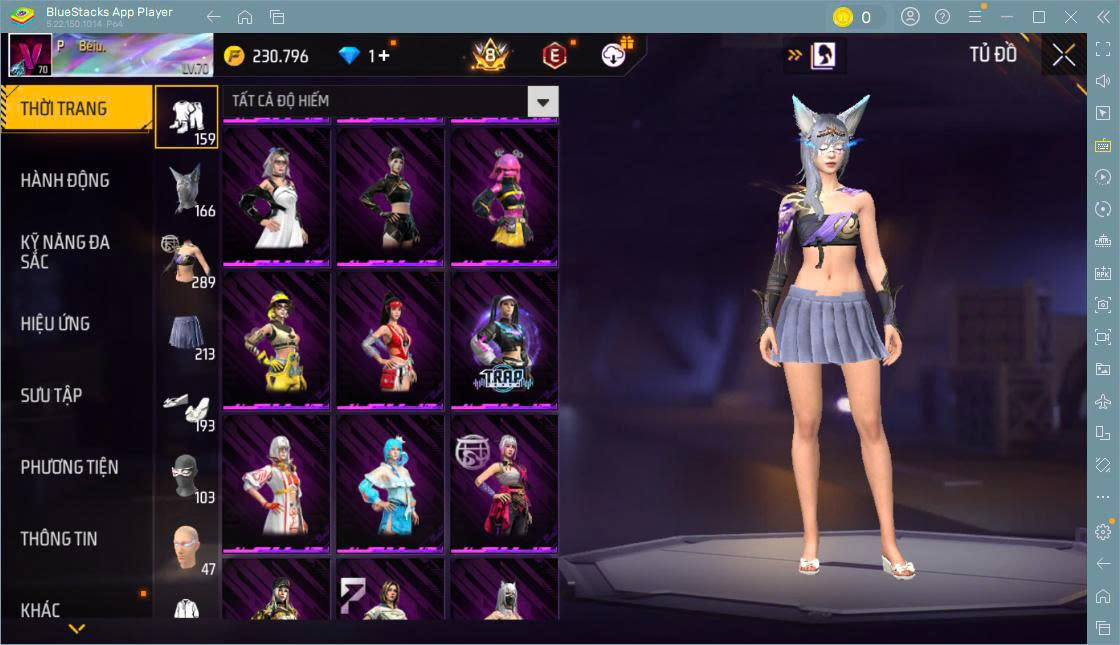The width and height of the screenshot is (1120, 645).
Task: Select the pink helmet outfit thumbnail
Action: pyautogui.click(x=504, y=196)
